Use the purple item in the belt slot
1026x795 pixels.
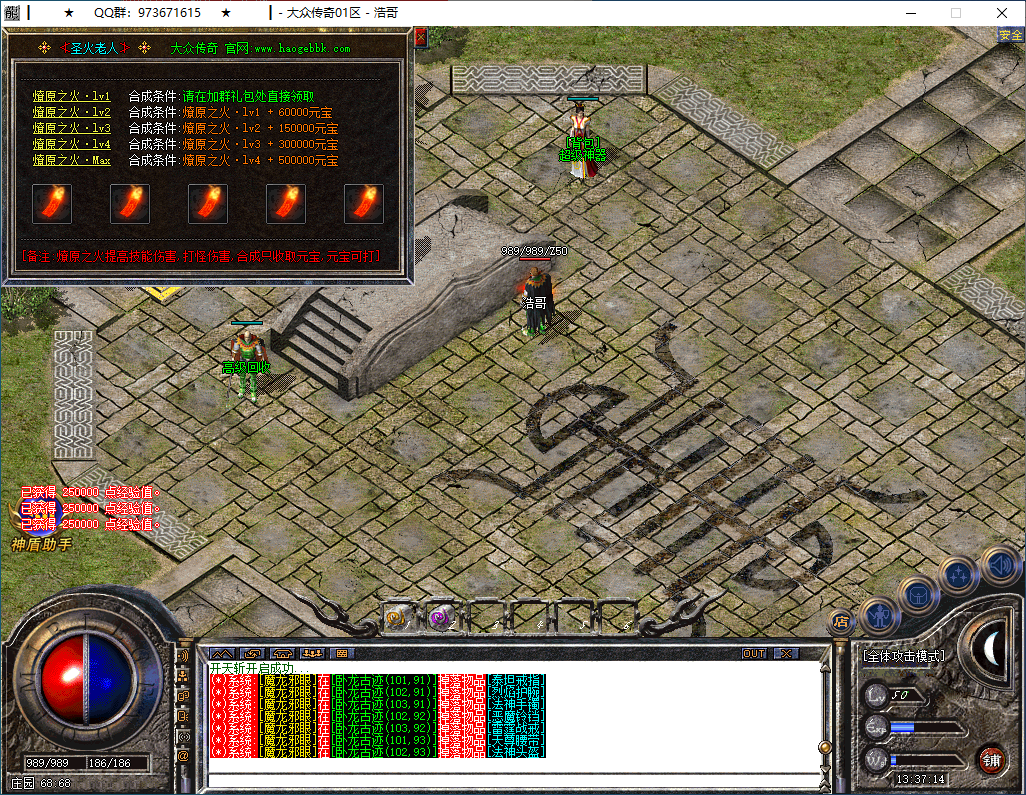[442, 618]
